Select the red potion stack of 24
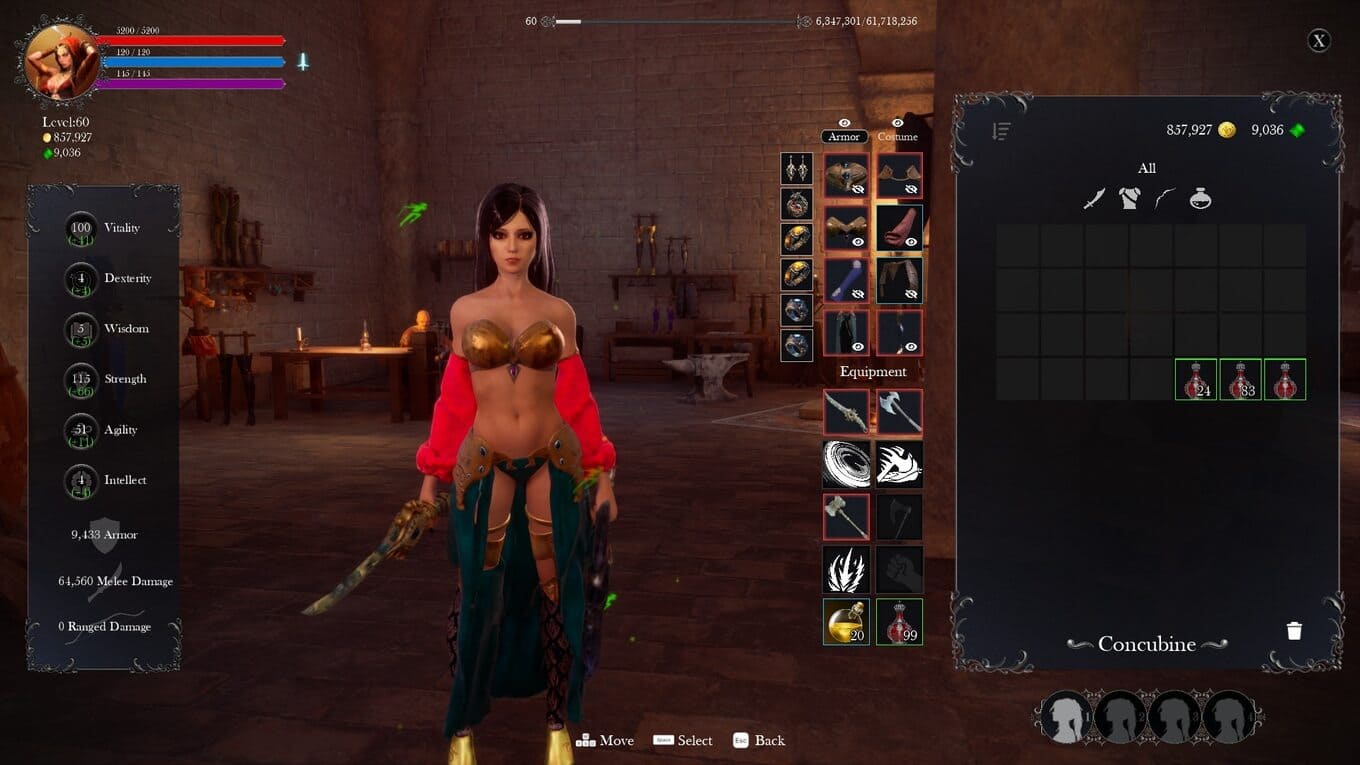 coord(1196,380)
